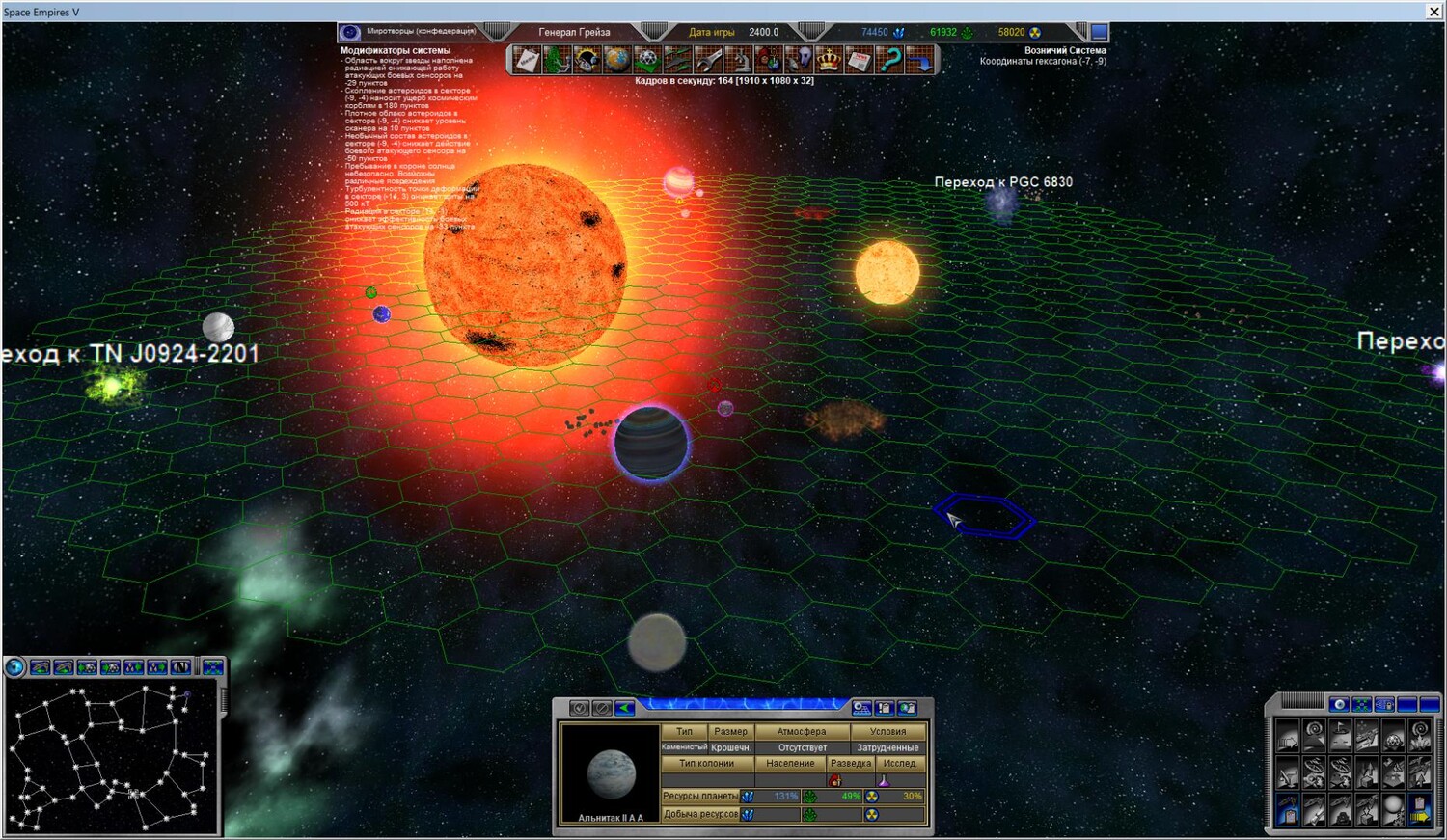Image resolution: width=1447 pixels, height=840 pixels.
Task: Click the galaxy minimap star chart
Action: pos(111,757)
